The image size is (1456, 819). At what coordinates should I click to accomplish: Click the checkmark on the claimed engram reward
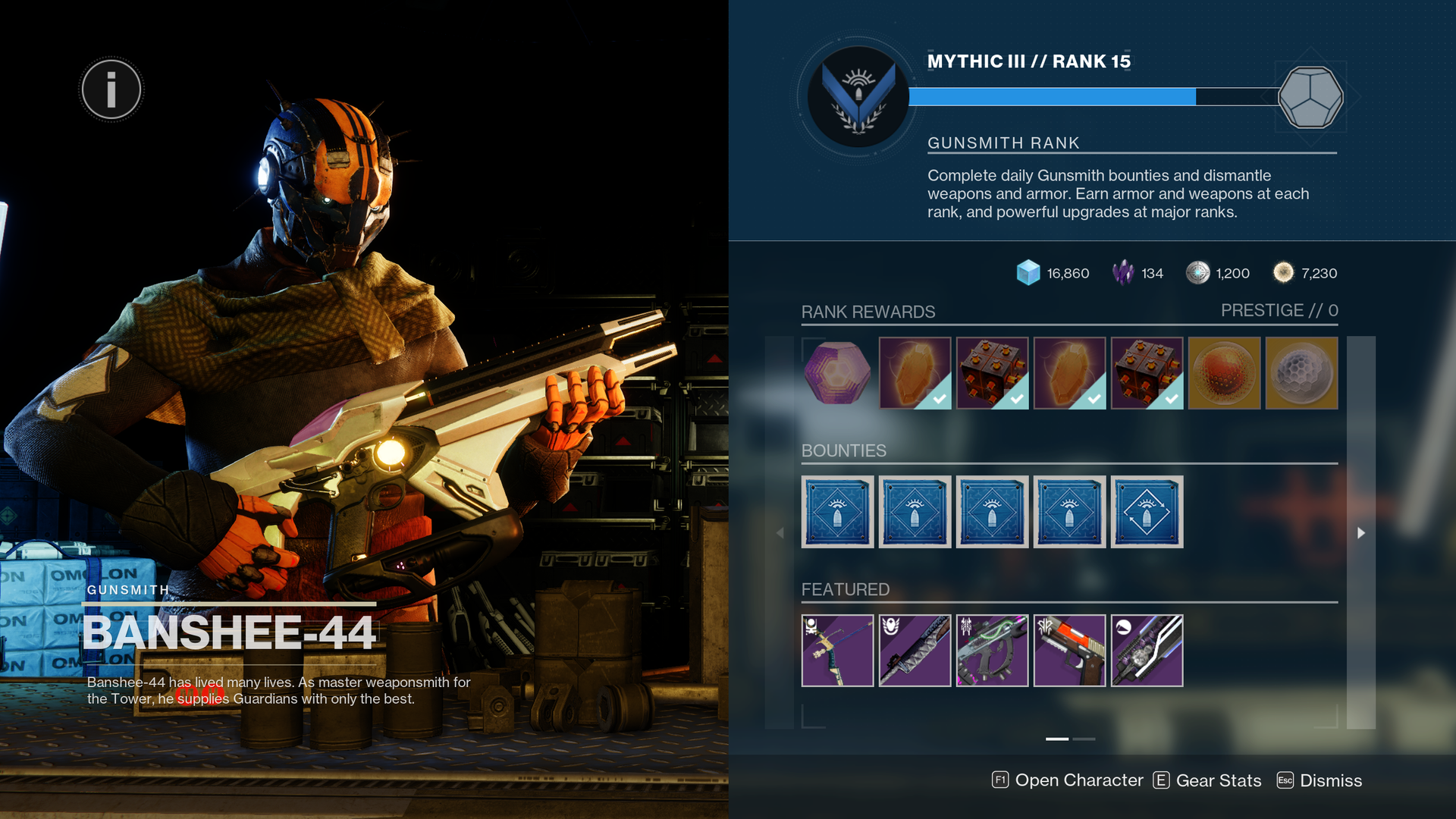point(939,396)
